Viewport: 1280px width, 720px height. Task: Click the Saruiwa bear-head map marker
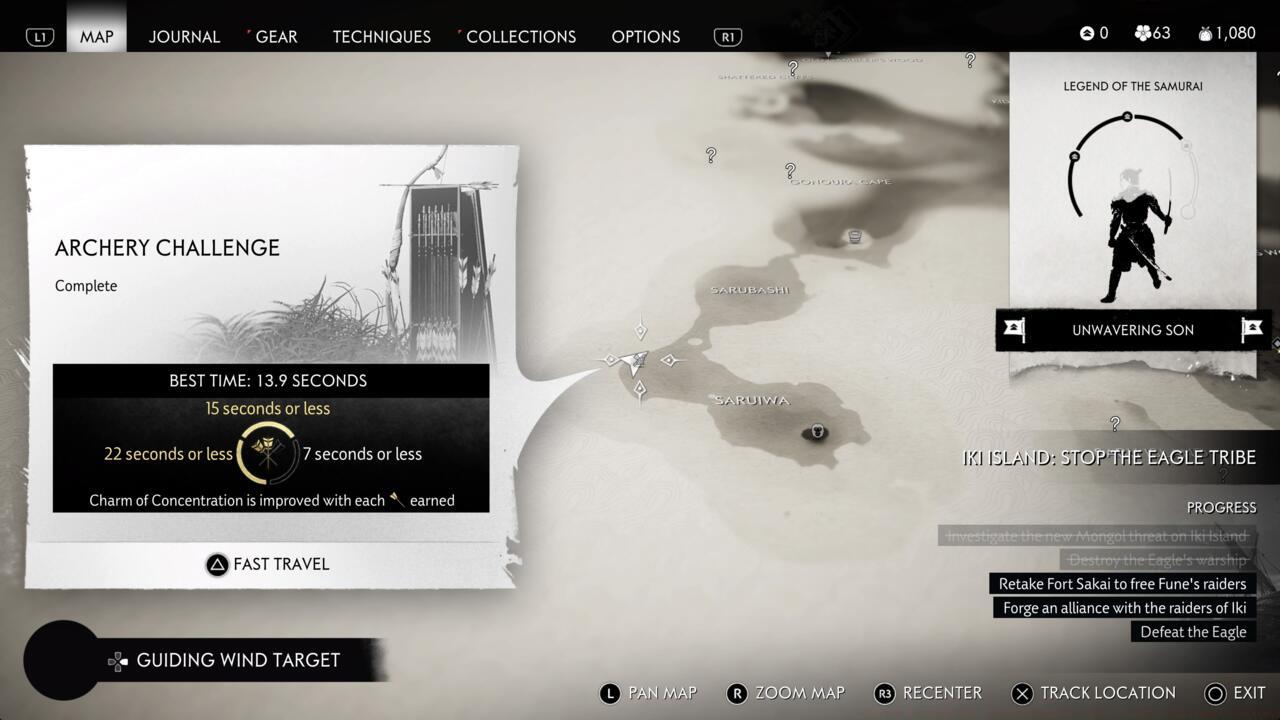[818, 432]
